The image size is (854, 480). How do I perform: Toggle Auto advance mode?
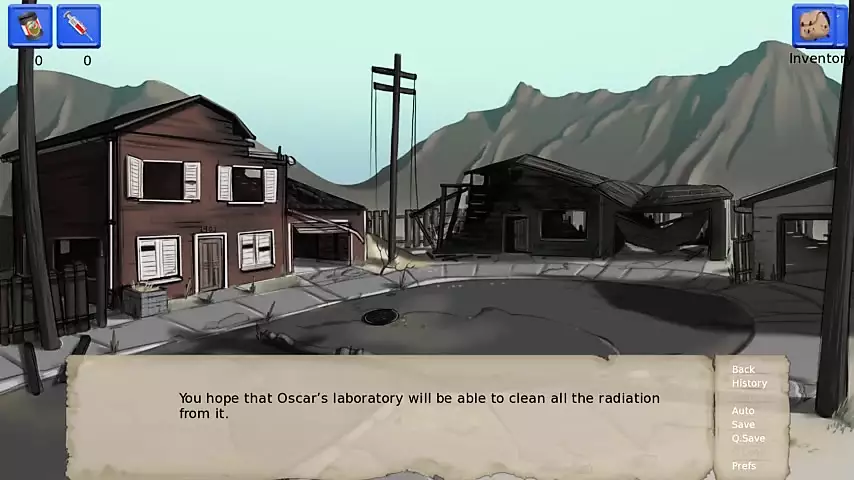743,411
